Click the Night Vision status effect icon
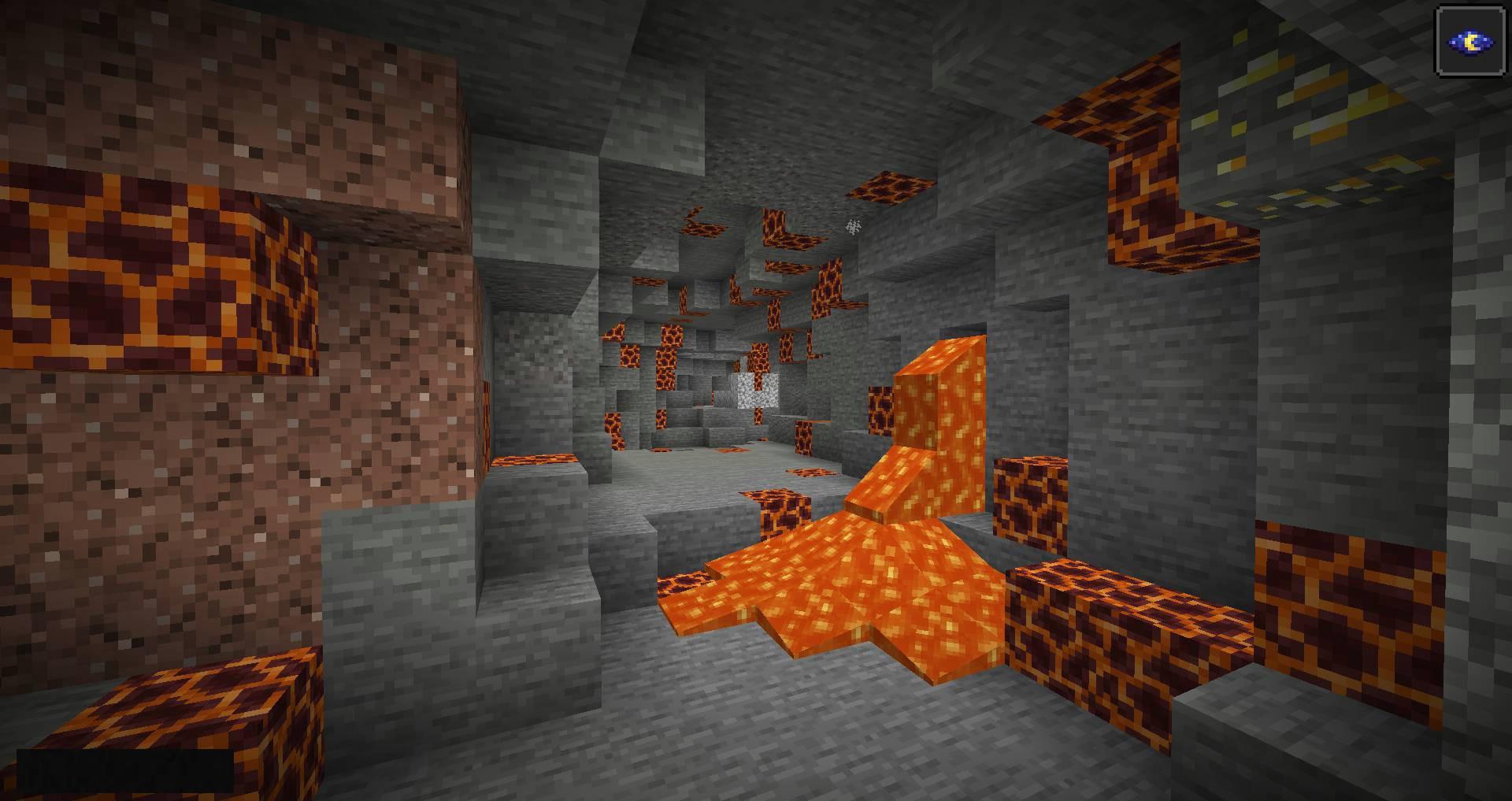Viewport: 1512px width, 801px height. (x=1469, y=42)
